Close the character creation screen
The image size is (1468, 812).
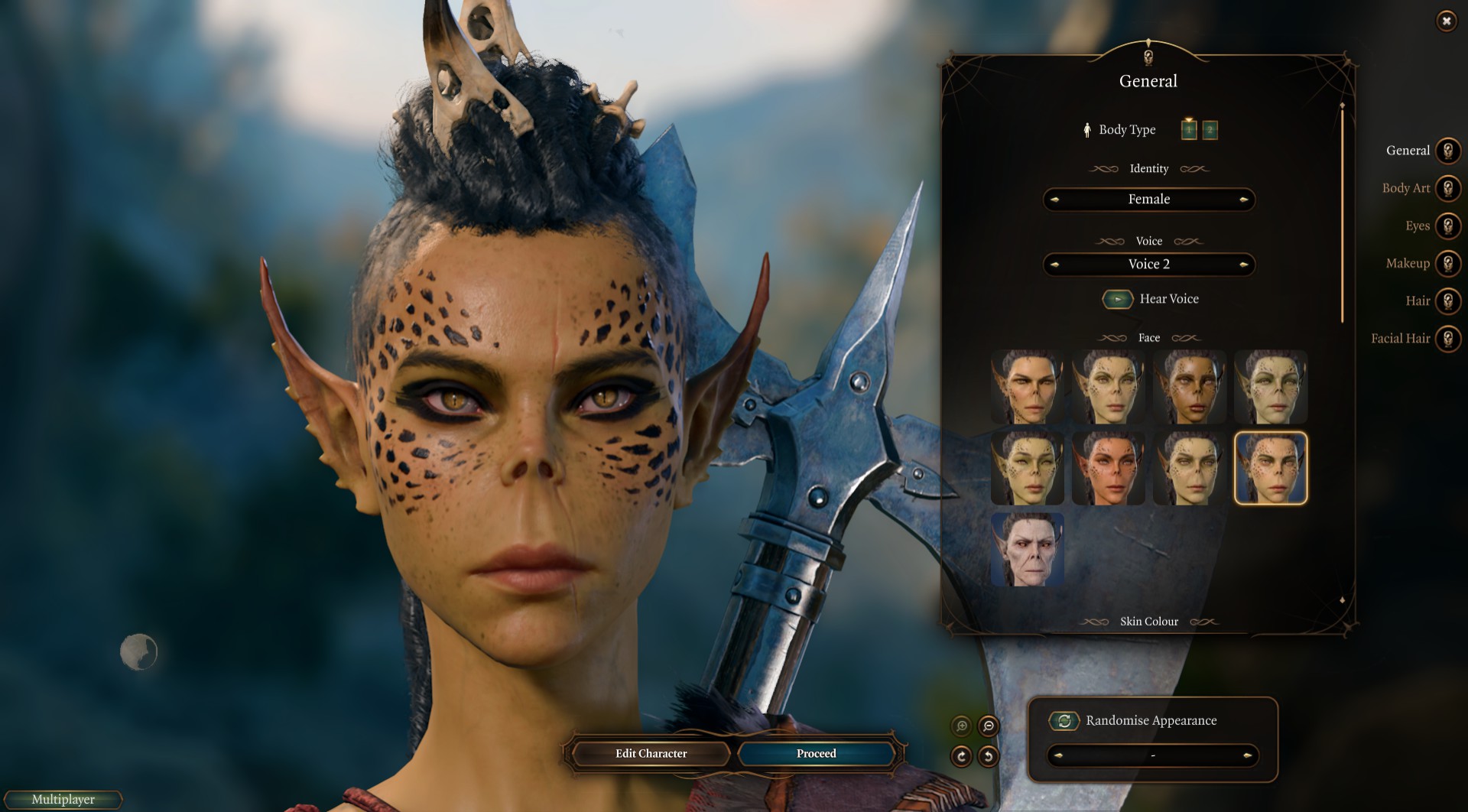1446,21
